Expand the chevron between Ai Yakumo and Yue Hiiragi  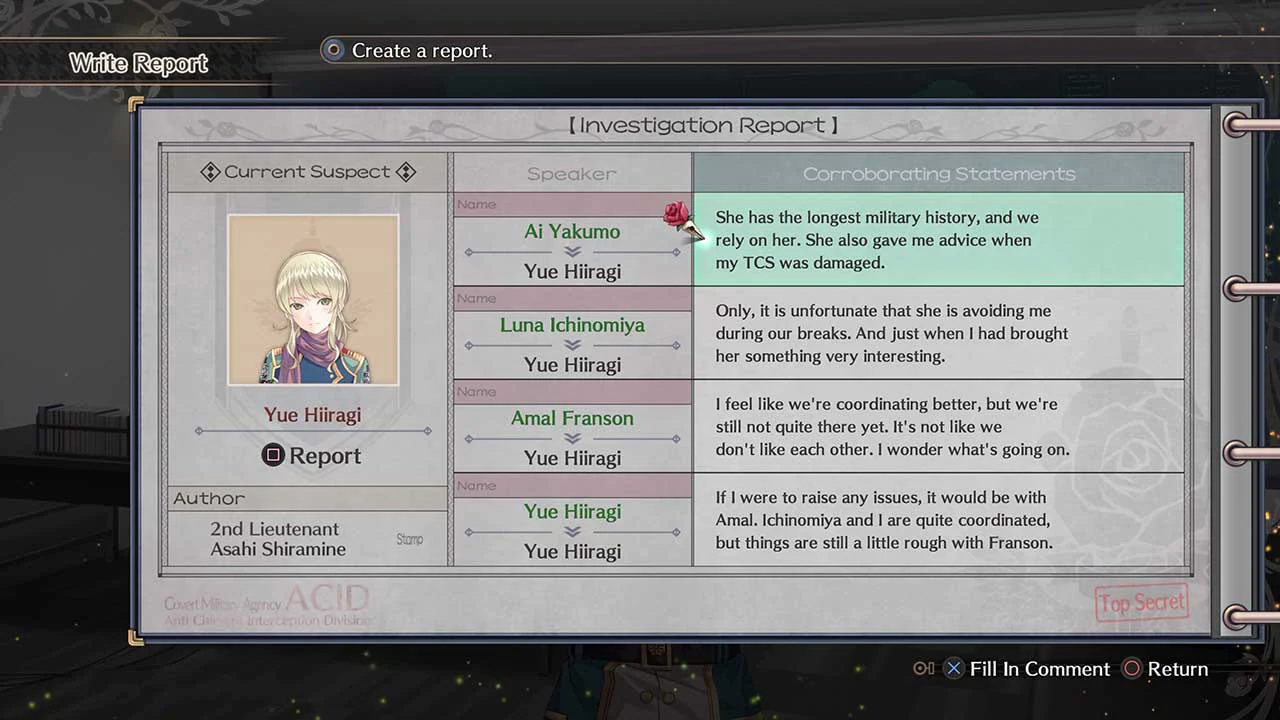coord(572,251)
